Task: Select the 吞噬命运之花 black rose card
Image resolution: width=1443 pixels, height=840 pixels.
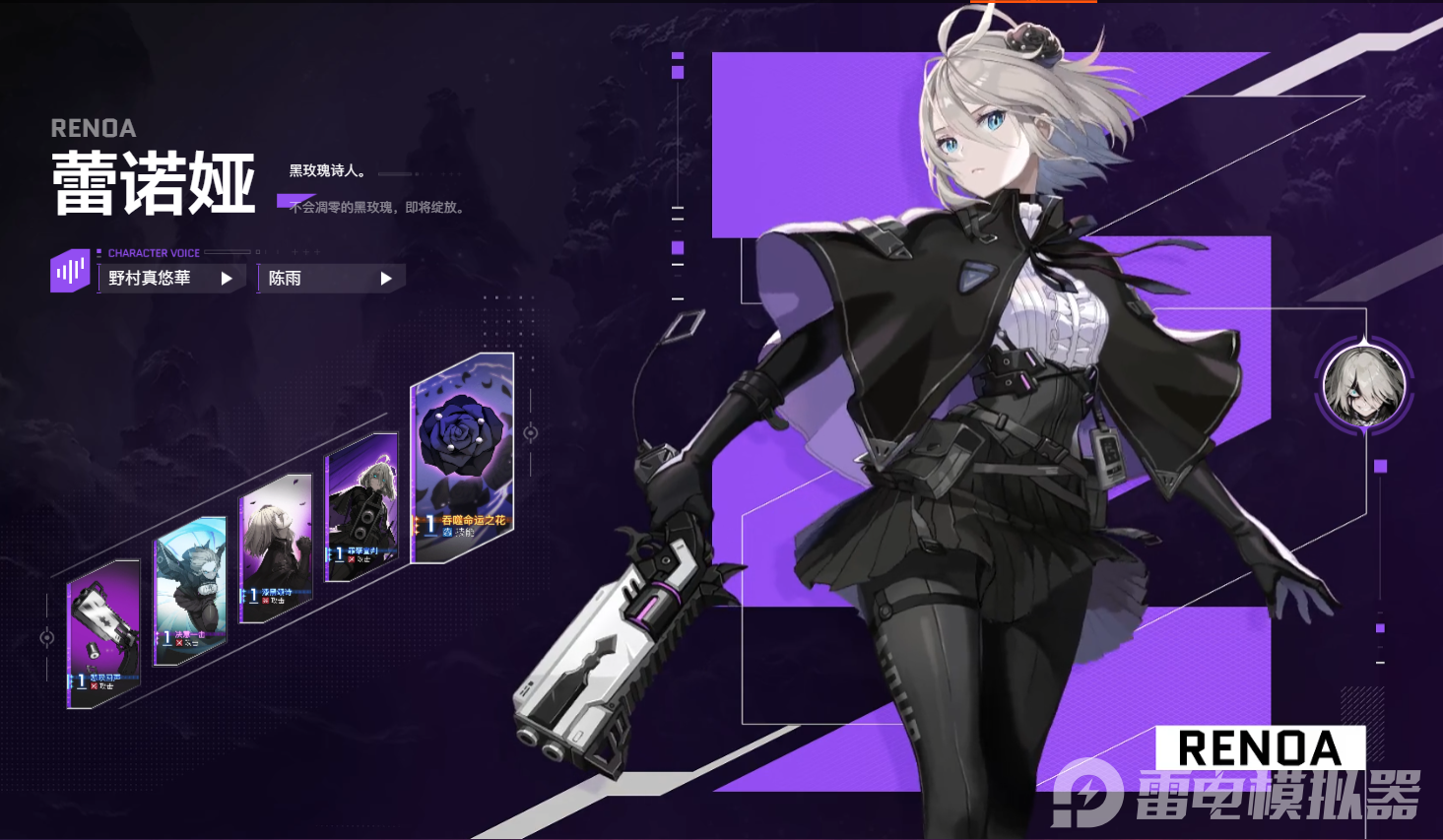Action: click(x=462, y=458)
